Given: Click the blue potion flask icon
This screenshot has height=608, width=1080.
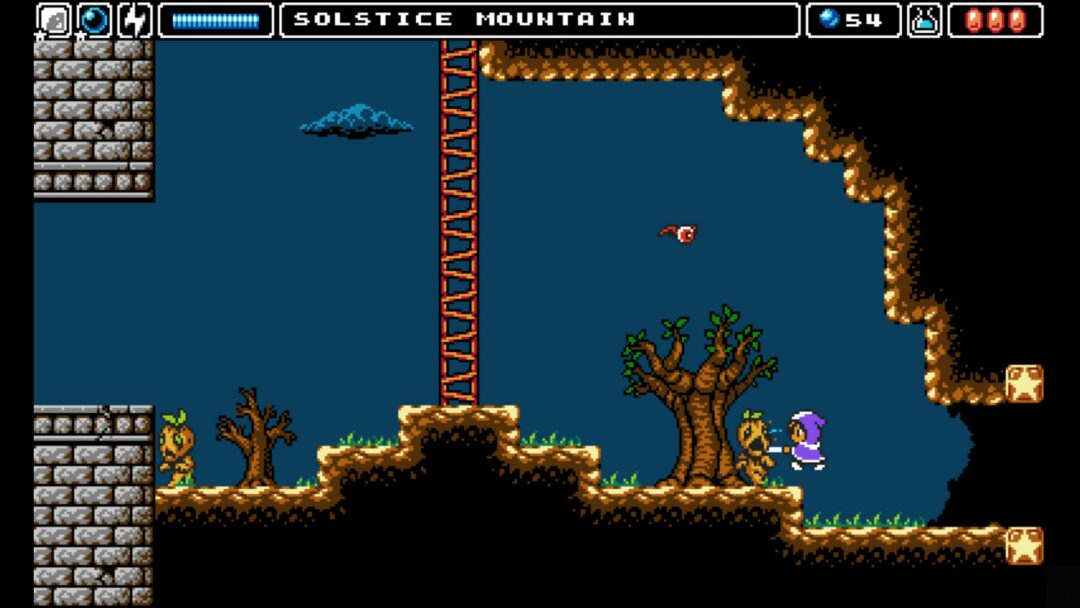Looking at the screenshot, I should pos(925,20).
